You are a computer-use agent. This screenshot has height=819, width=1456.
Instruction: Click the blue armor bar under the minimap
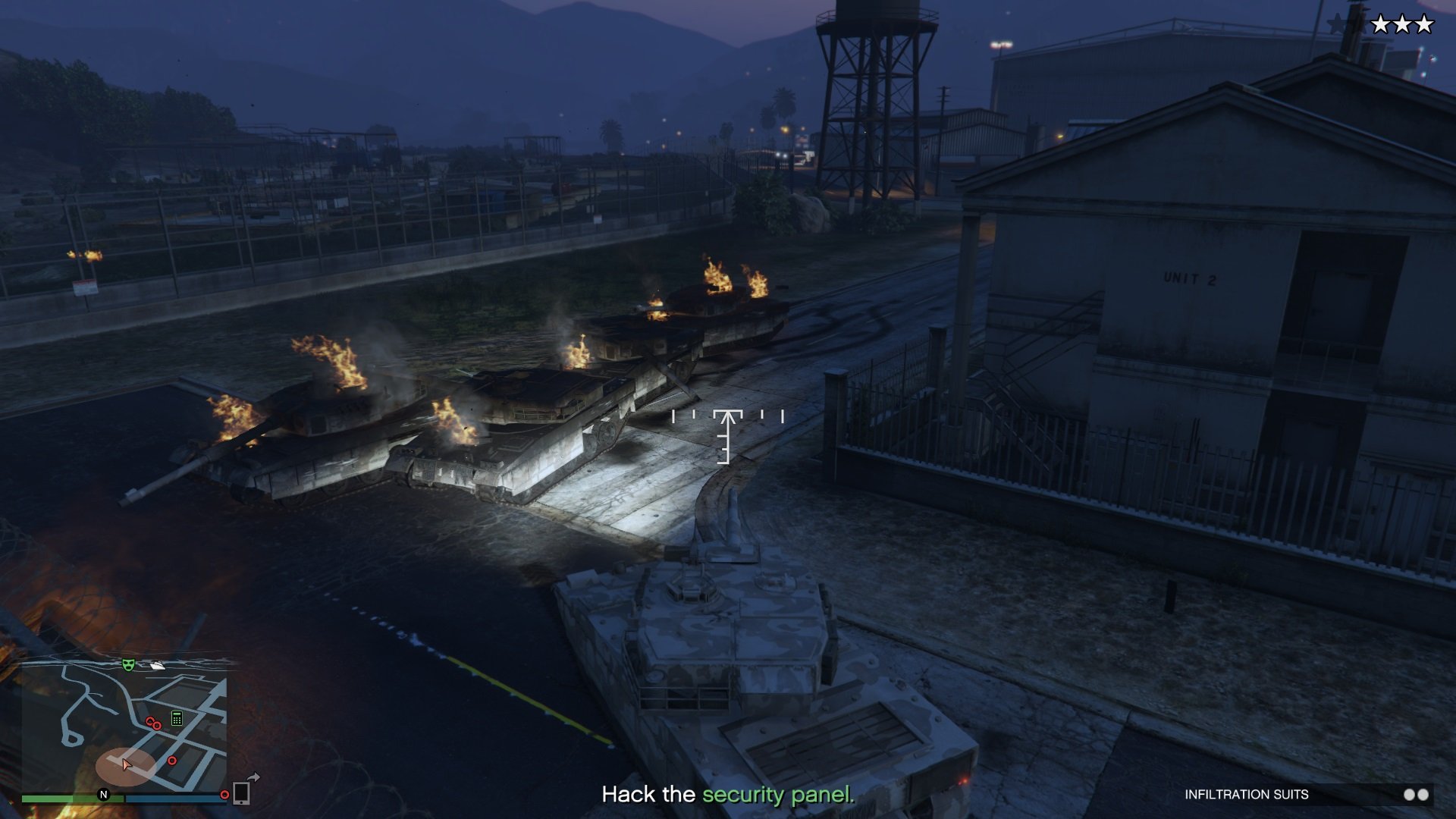174,797
